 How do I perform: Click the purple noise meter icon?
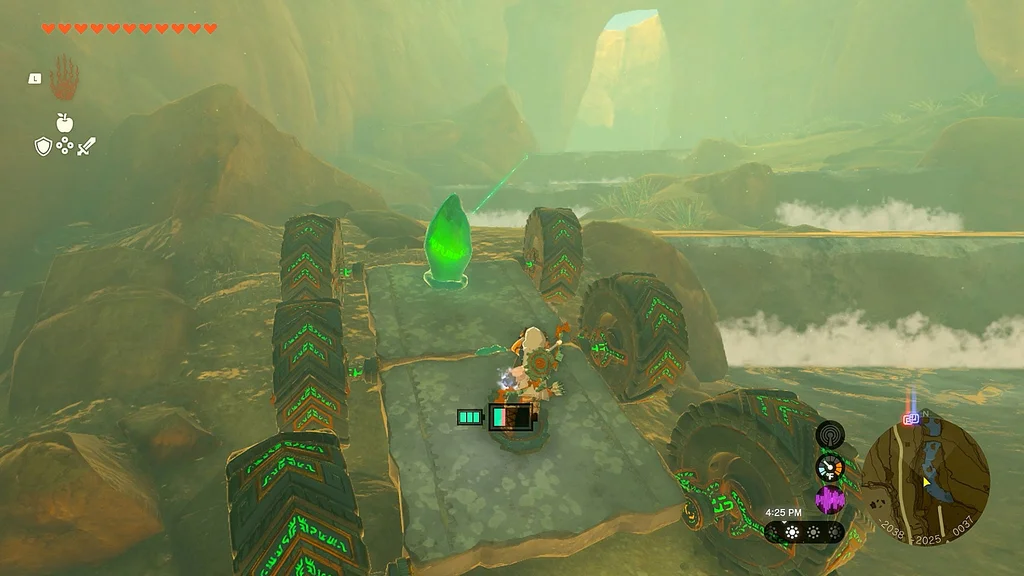830,499
